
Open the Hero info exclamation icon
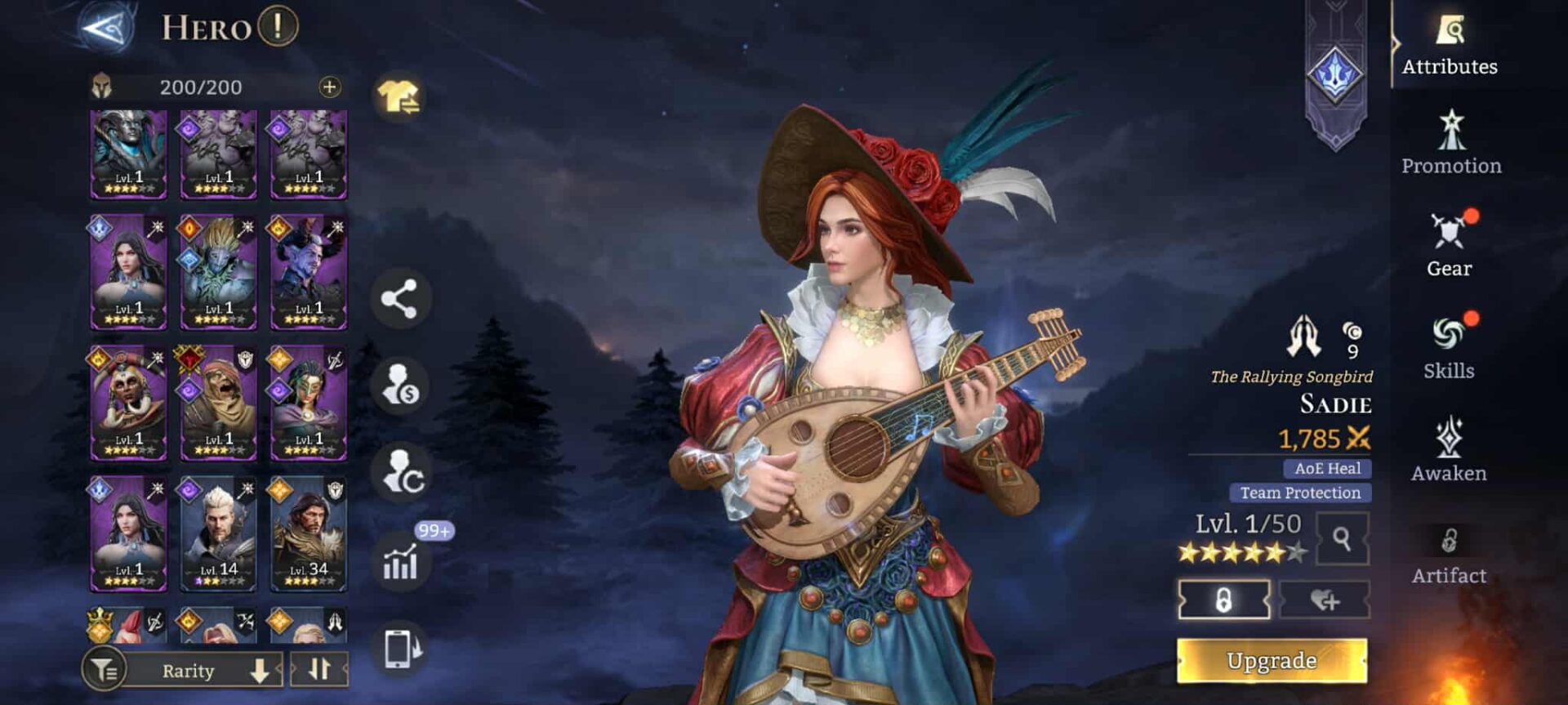tap(278, 27)
